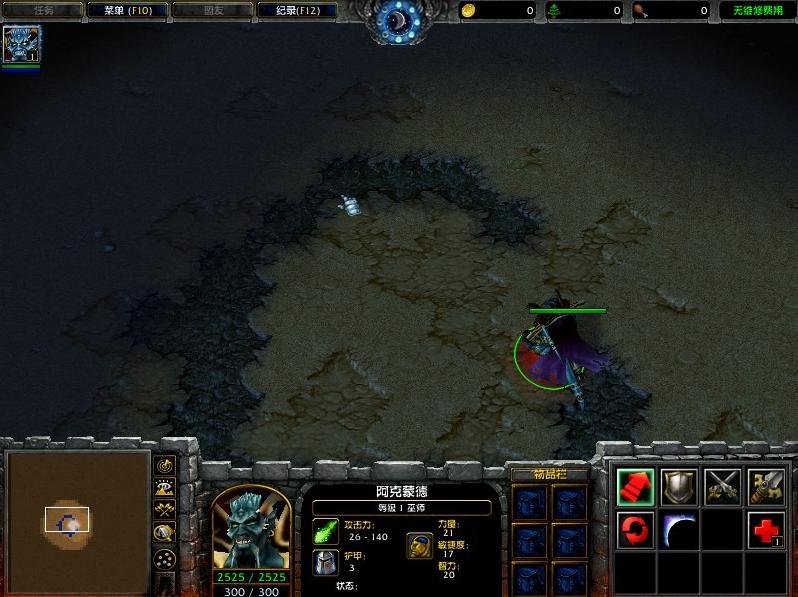
Task: Toggle ally color mode (crossed axes icon)
Action: tap(165, 510)
